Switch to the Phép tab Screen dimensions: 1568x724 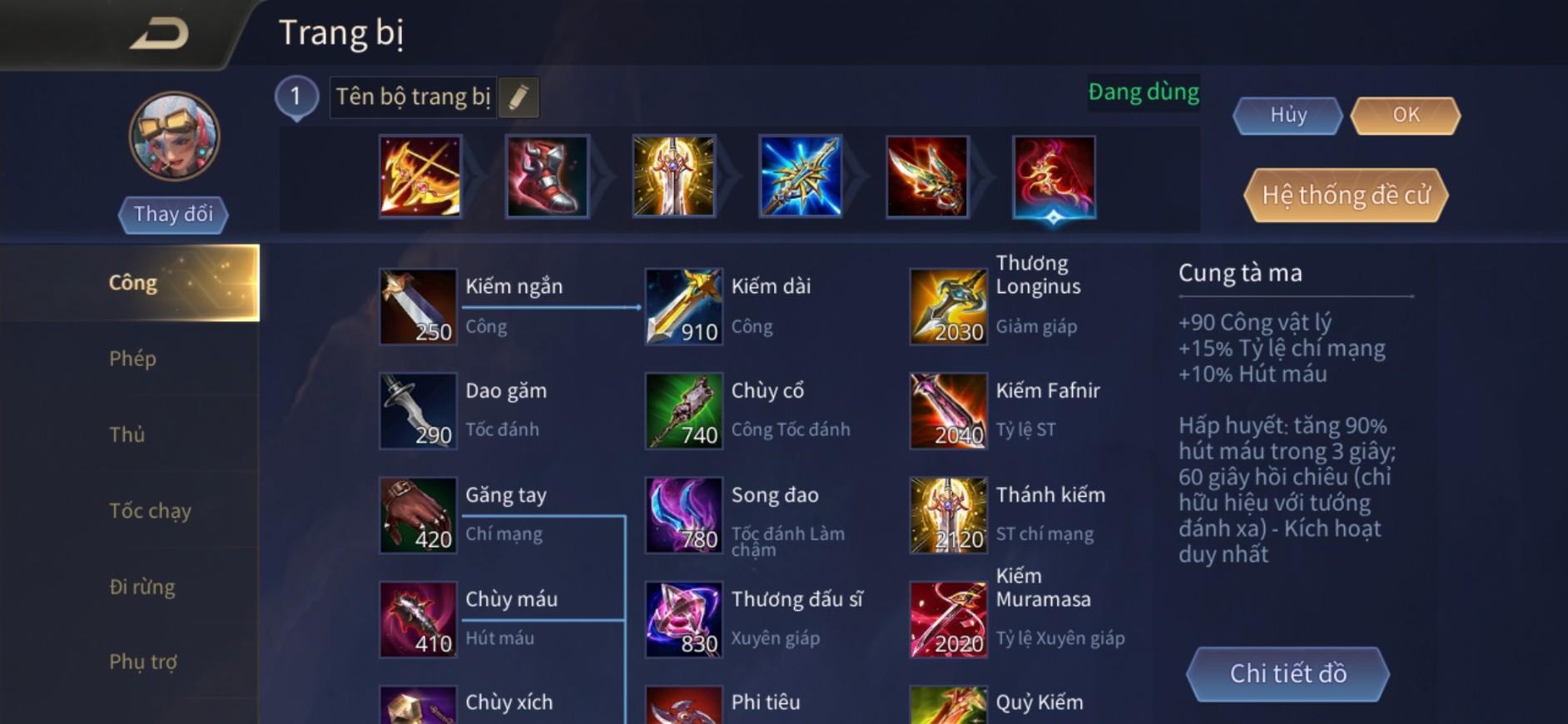[133, 359]
